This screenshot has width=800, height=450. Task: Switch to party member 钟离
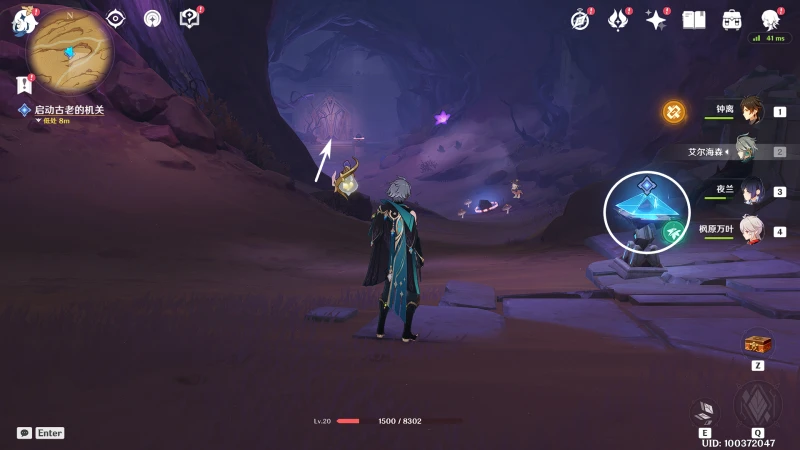click(752, 112)
